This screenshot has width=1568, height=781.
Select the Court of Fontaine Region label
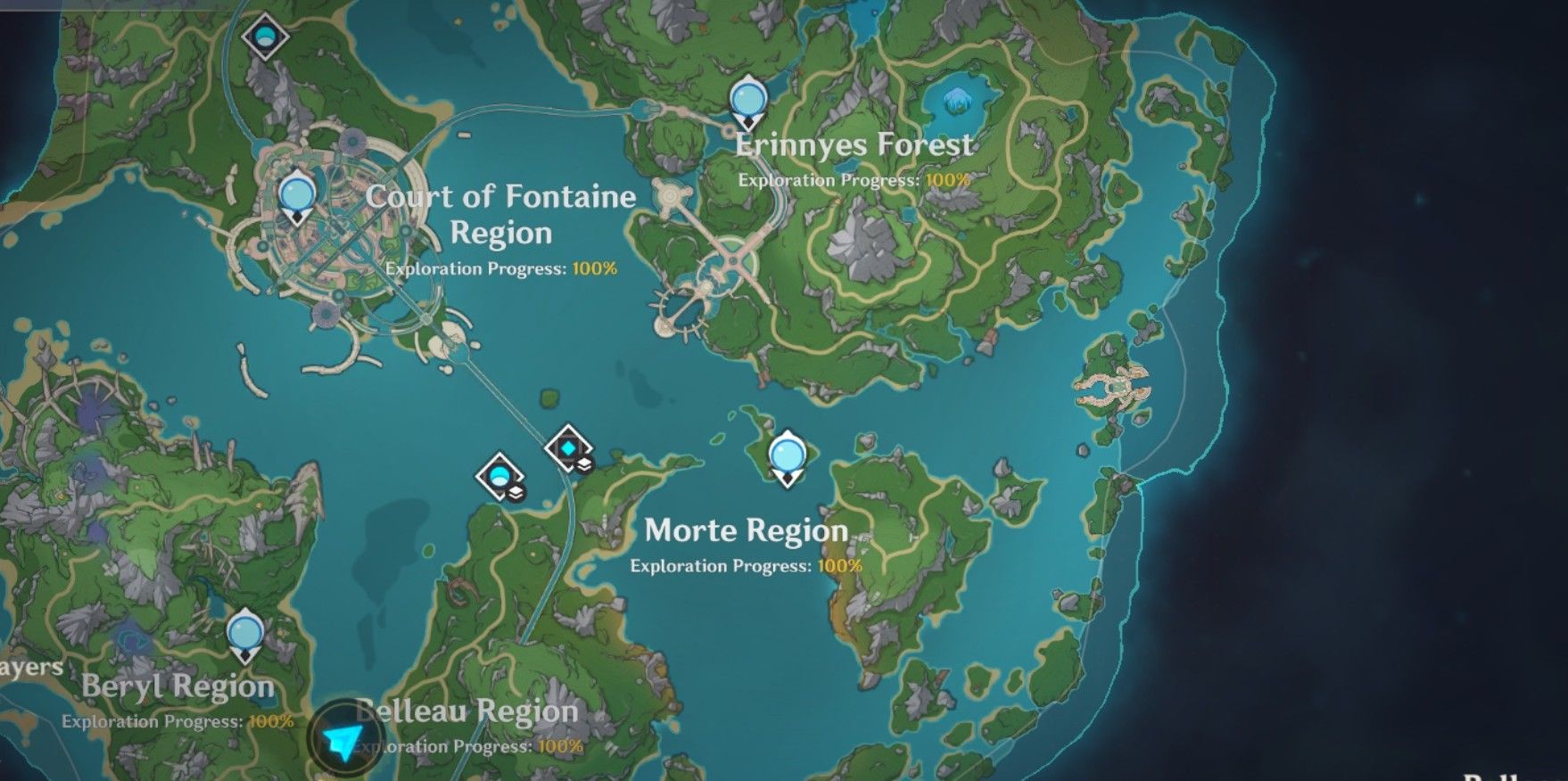click(x=502, y=215)
